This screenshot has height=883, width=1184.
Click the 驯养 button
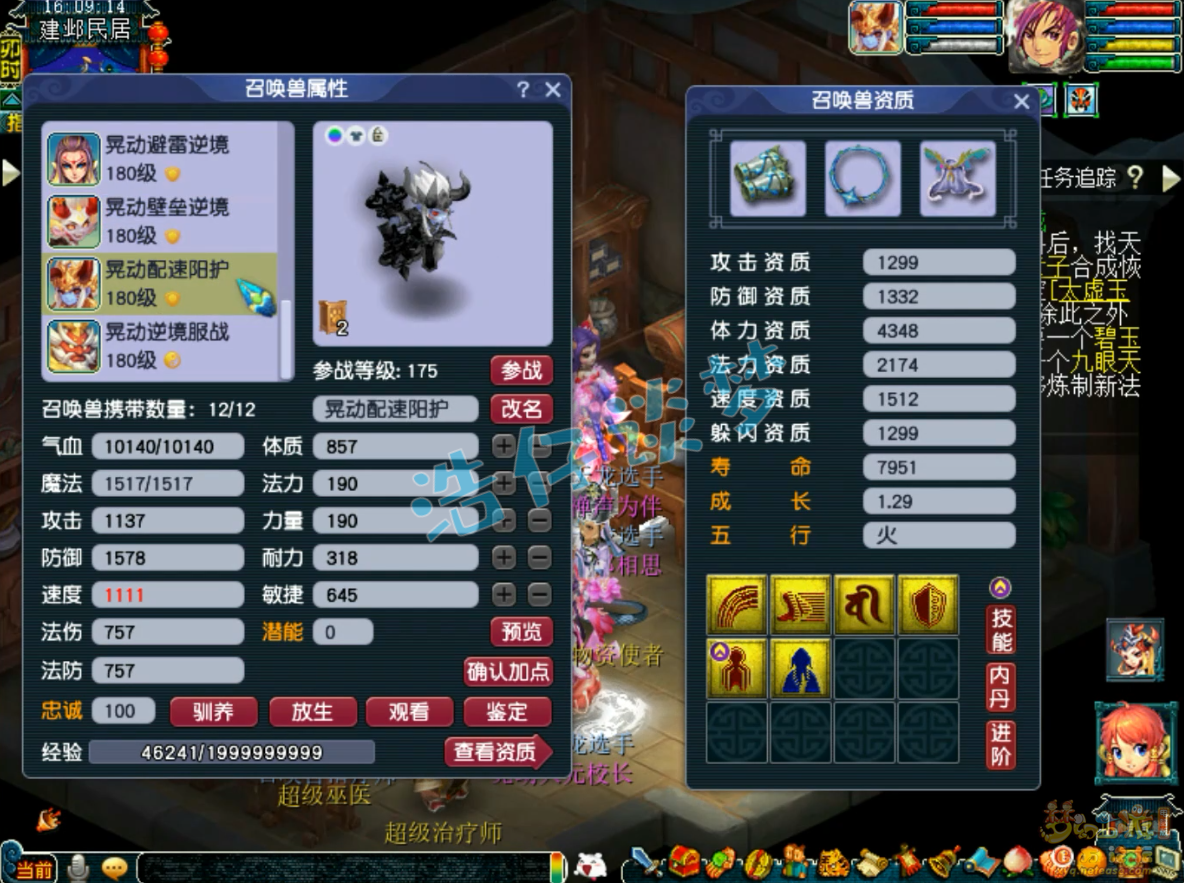[x=213, y=711]
